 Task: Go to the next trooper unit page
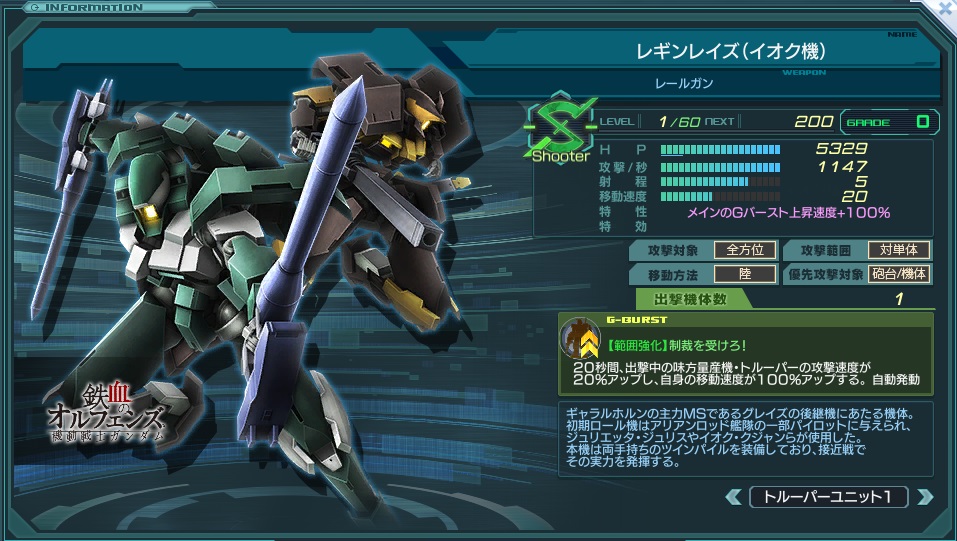[x=924, y=497]
